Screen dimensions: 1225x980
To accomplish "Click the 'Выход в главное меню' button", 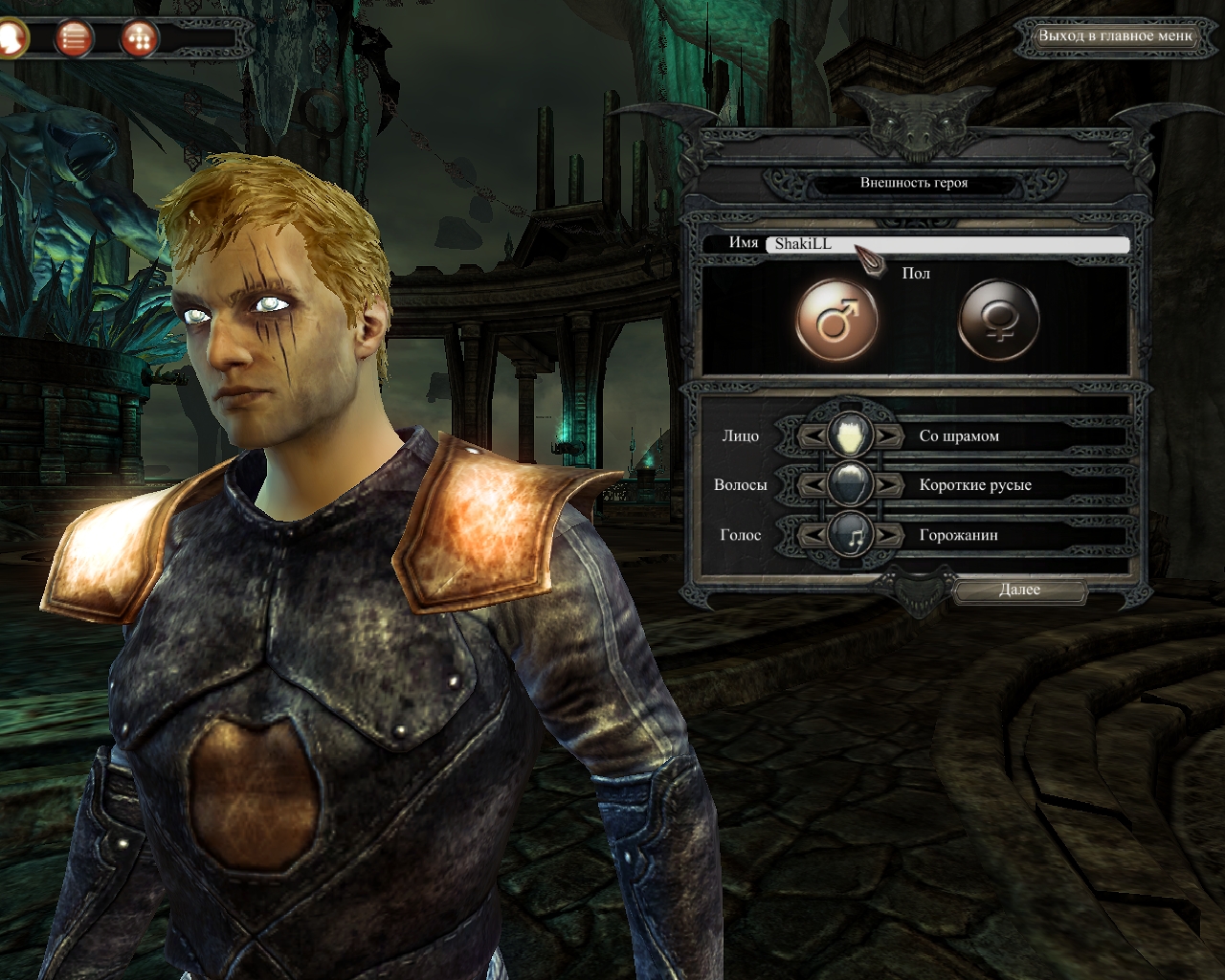I will 1116,36.
